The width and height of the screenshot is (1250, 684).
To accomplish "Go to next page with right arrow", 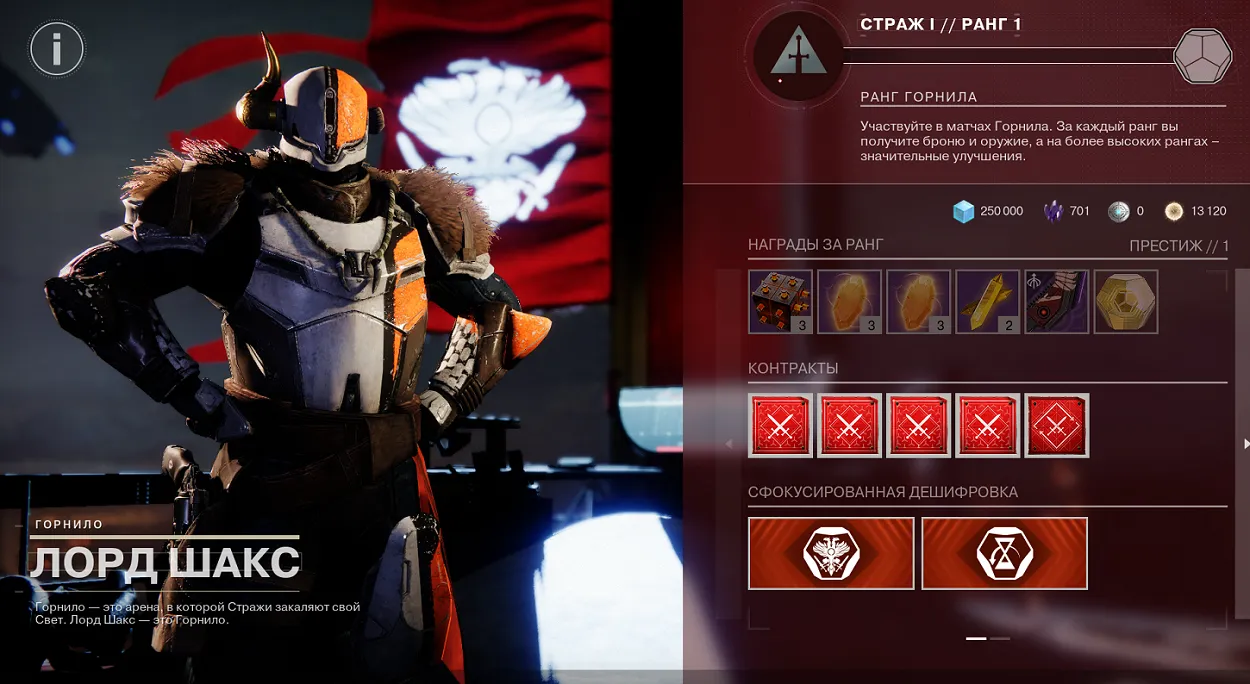I will [x=1245, y=443].
